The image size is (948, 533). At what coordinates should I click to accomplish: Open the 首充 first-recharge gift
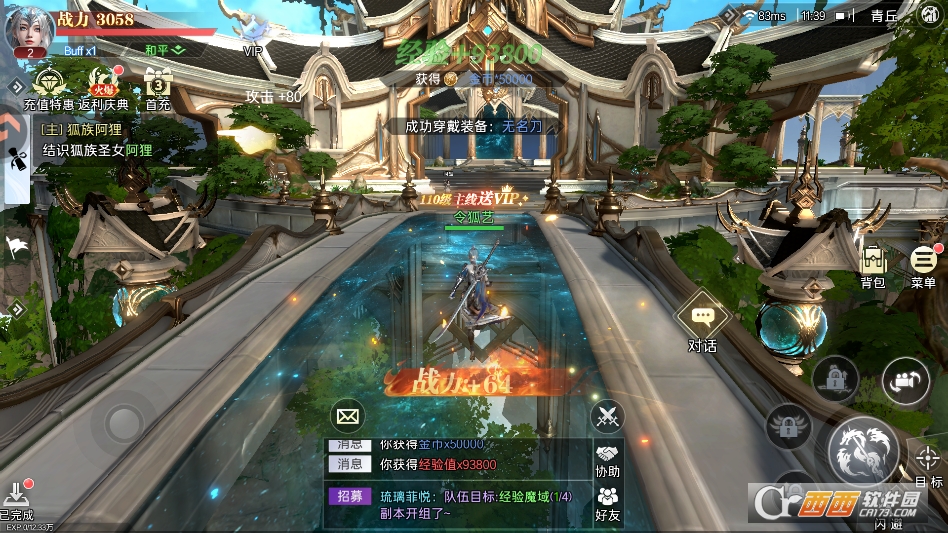pos(158,89)
